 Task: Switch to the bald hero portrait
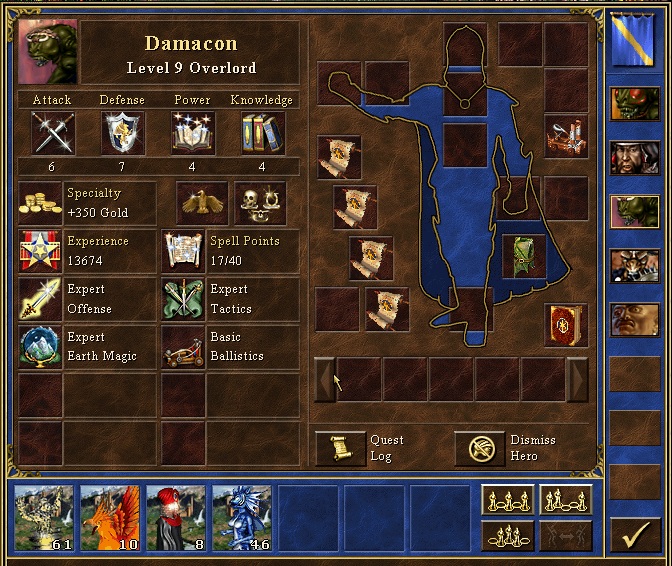[x=635, y=319]
